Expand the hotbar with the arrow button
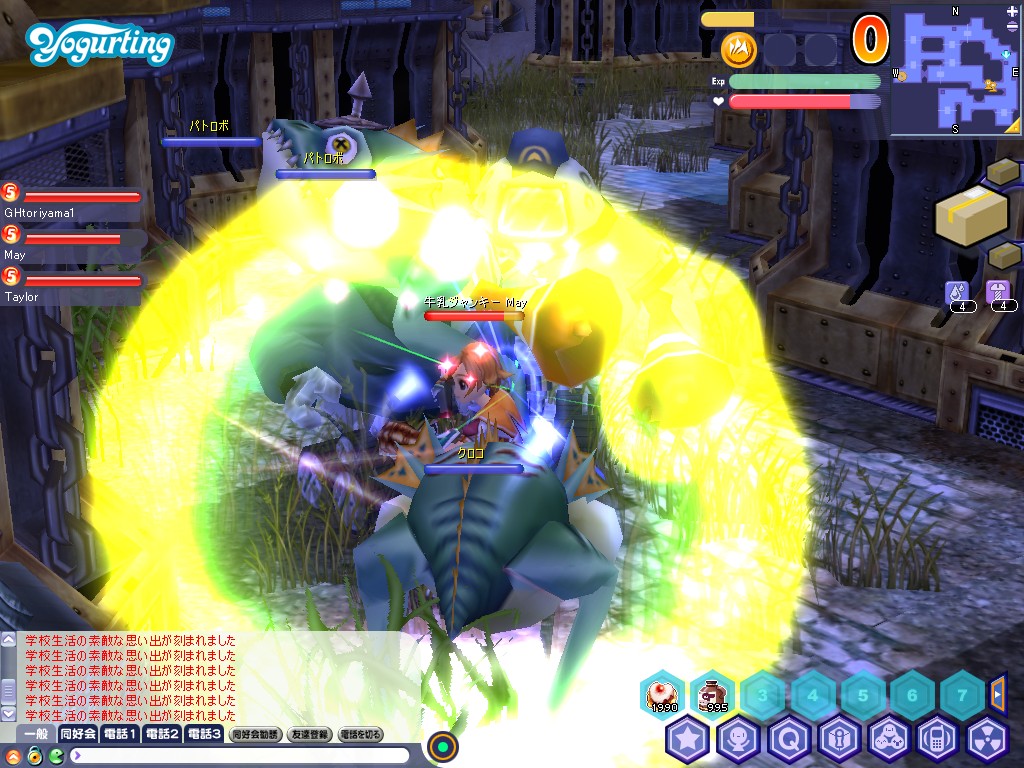The width and height of the screenshot is (1024, 768). (997, 692)
